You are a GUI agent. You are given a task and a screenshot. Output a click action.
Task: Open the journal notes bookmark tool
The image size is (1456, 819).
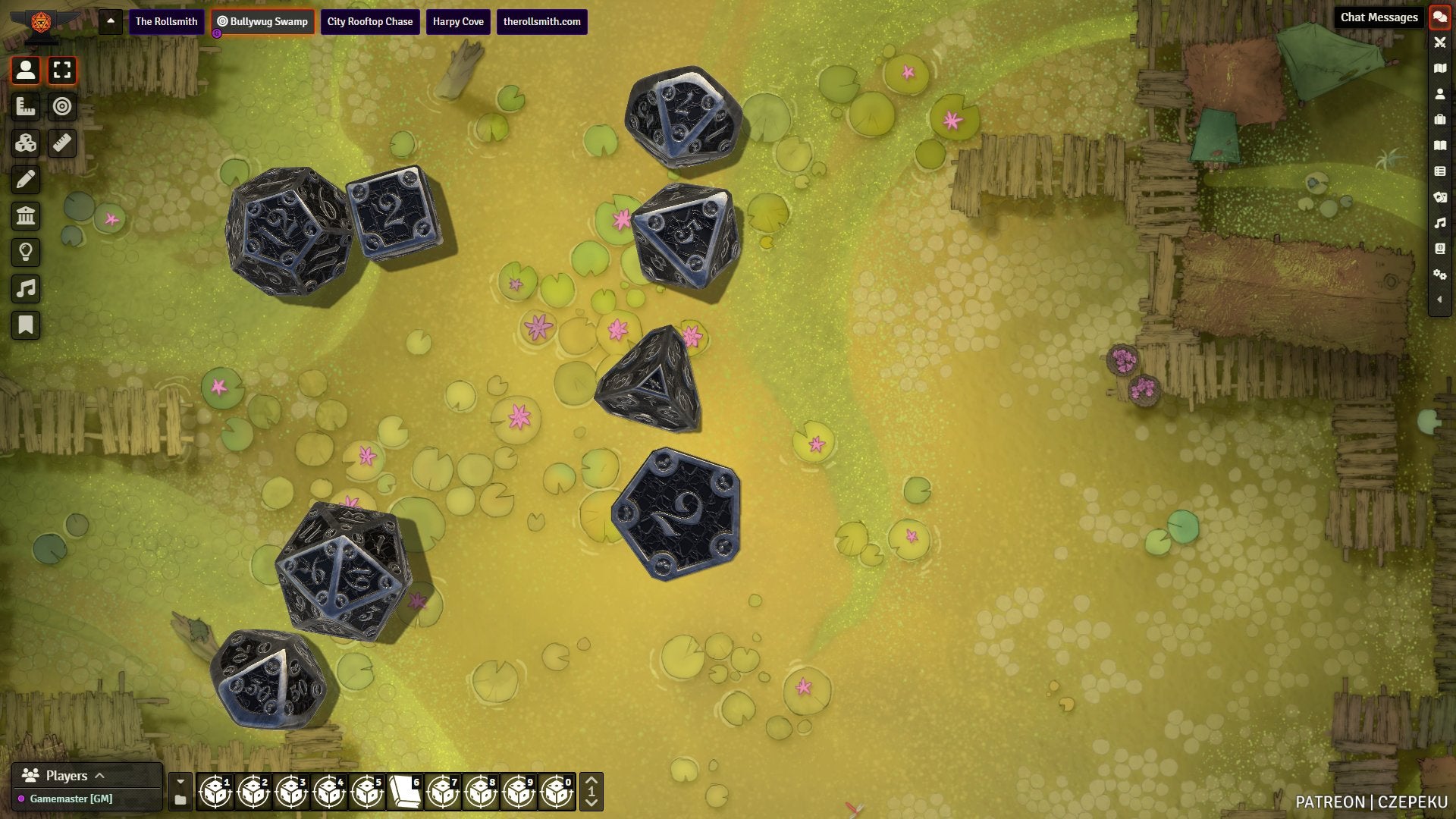pyautogui.click(x=26, y=325)
